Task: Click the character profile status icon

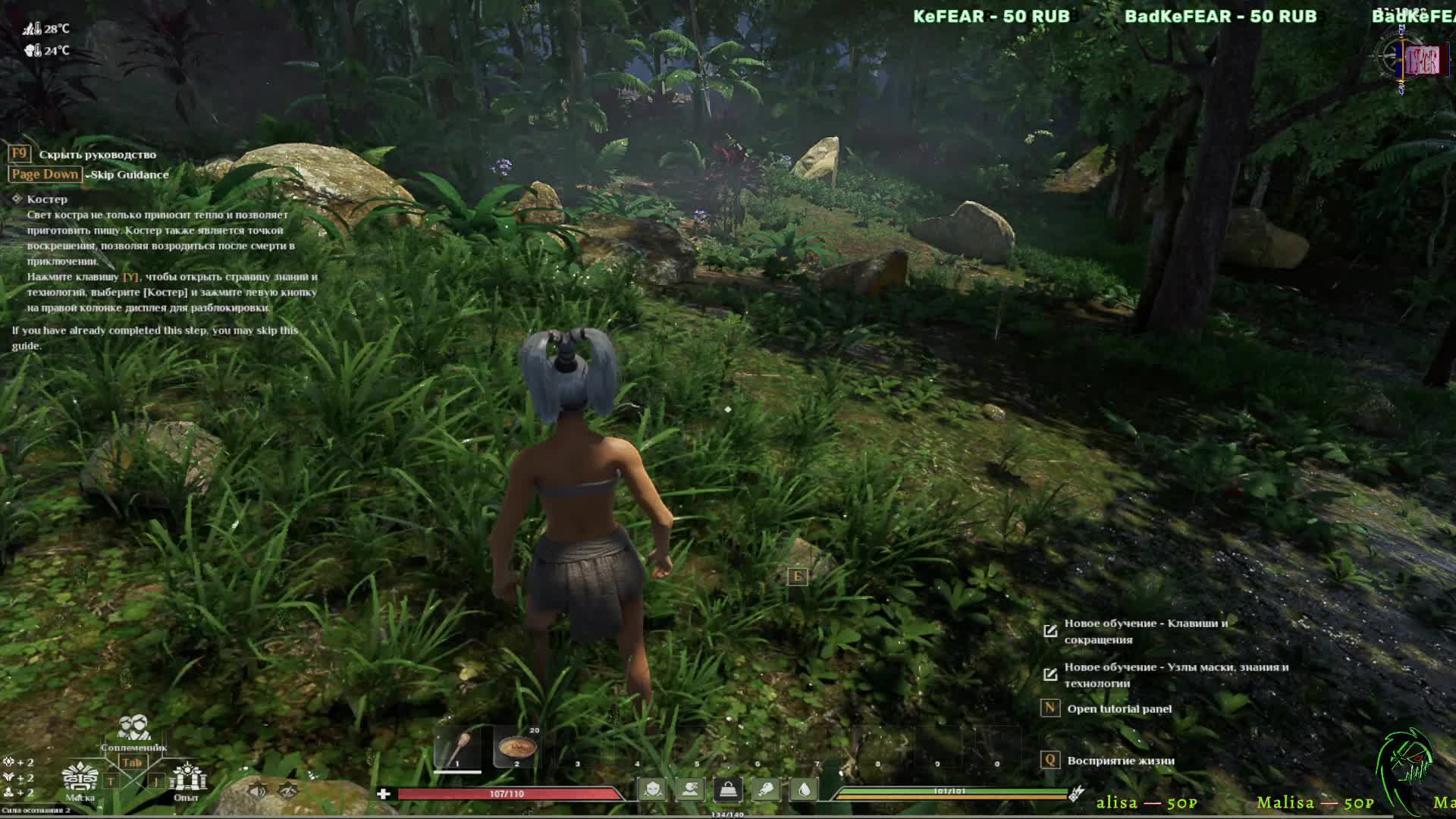Action: pos(690,790)
